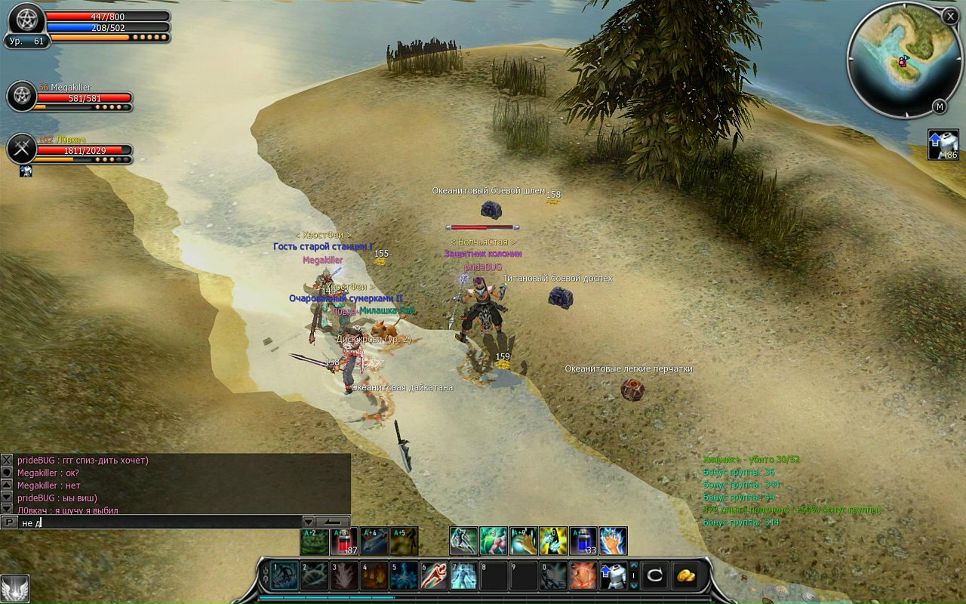Screen dimensions: 966x604
Task: Open the world map via the M button
Action: tap(939, 106)
